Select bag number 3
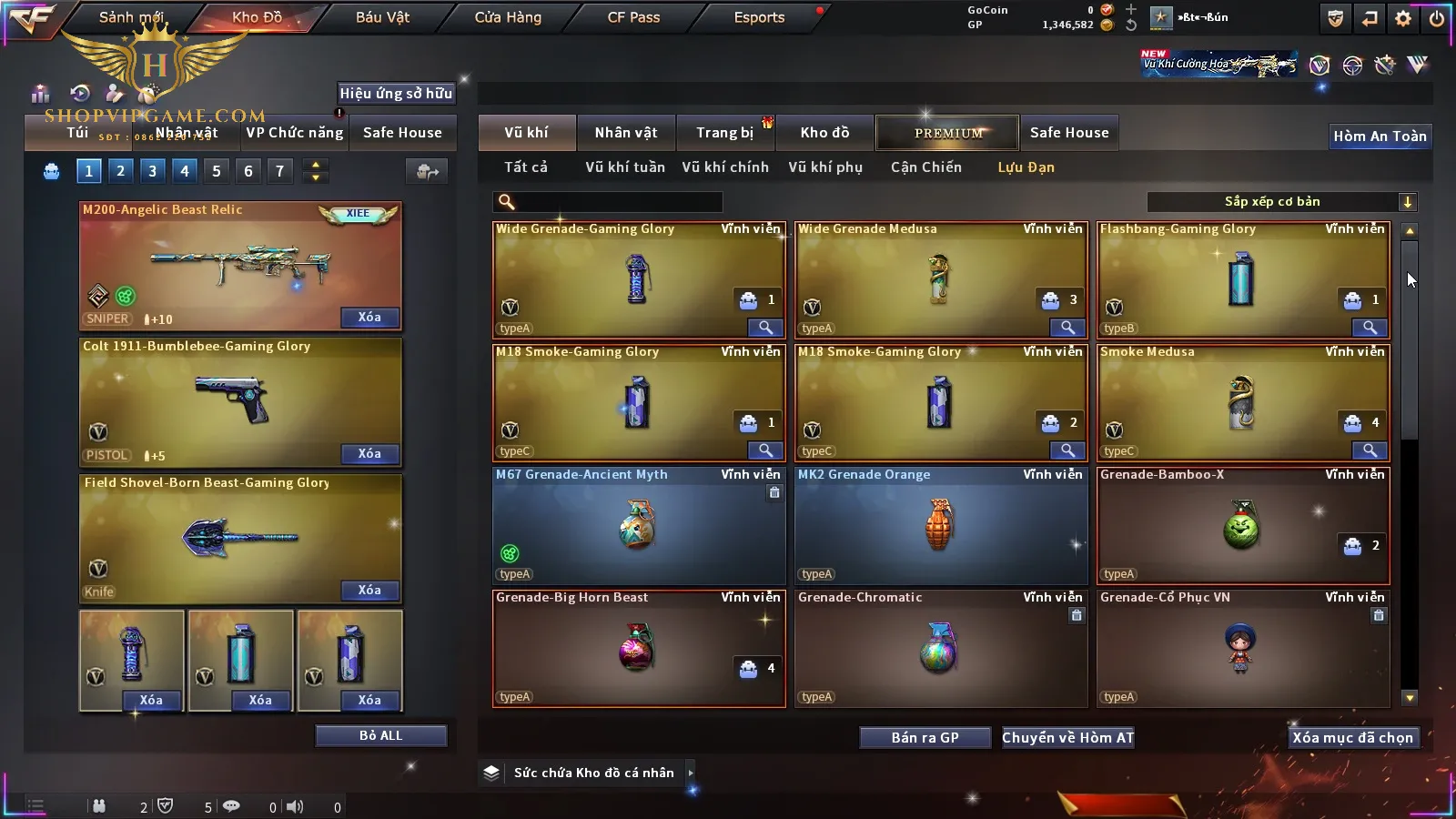Image resolution: width=1456 pixels, height=819 pixels. point(152,171)
